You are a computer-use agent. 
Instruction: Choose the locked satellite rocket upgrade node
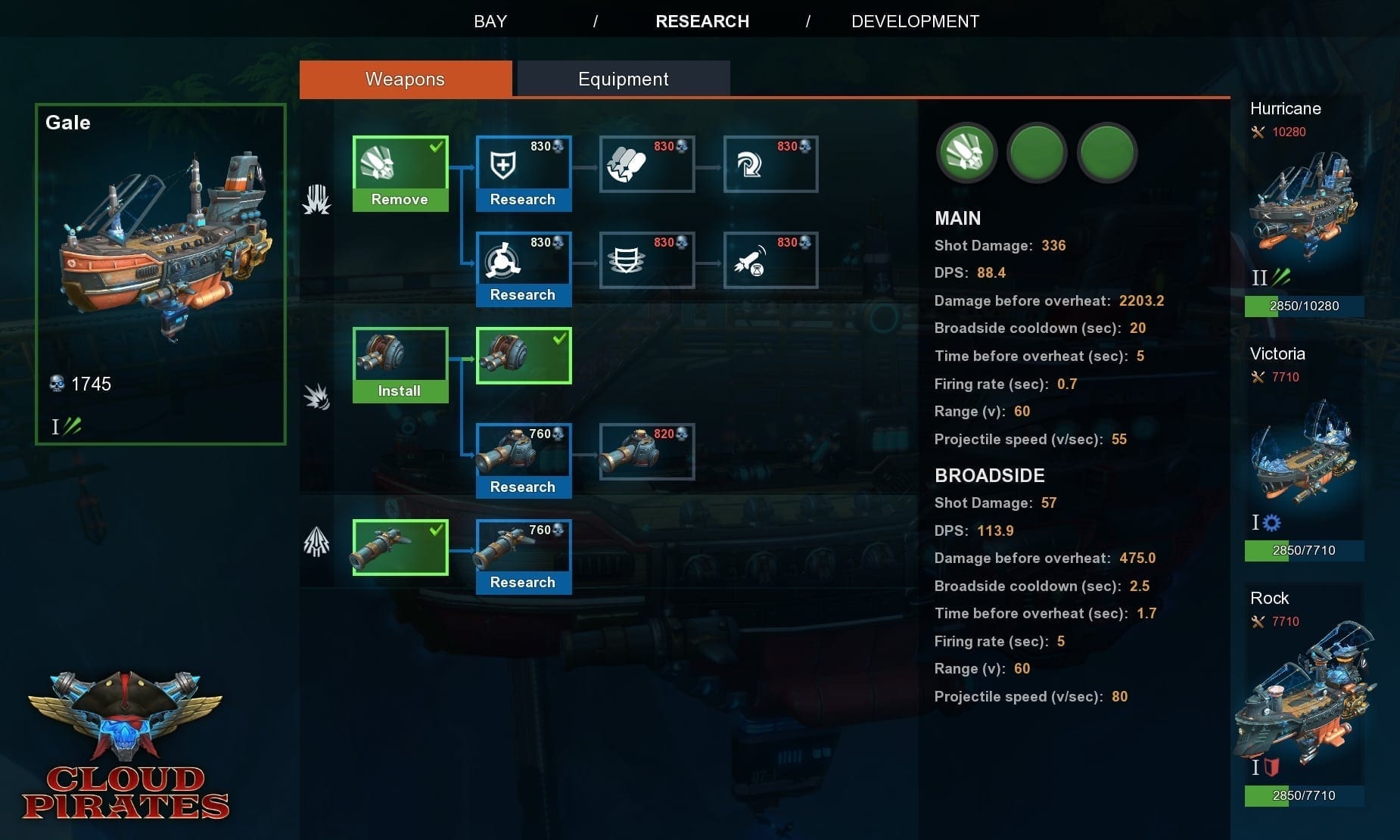coord(770,260)
